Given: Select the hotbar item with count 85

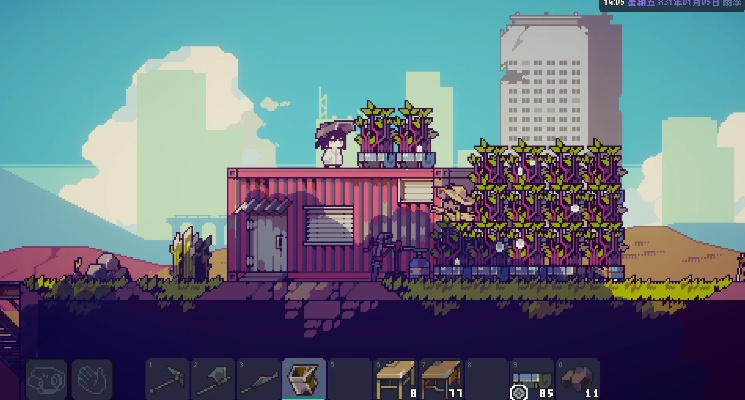Looking at the screenshot, I should click(532, 379).
